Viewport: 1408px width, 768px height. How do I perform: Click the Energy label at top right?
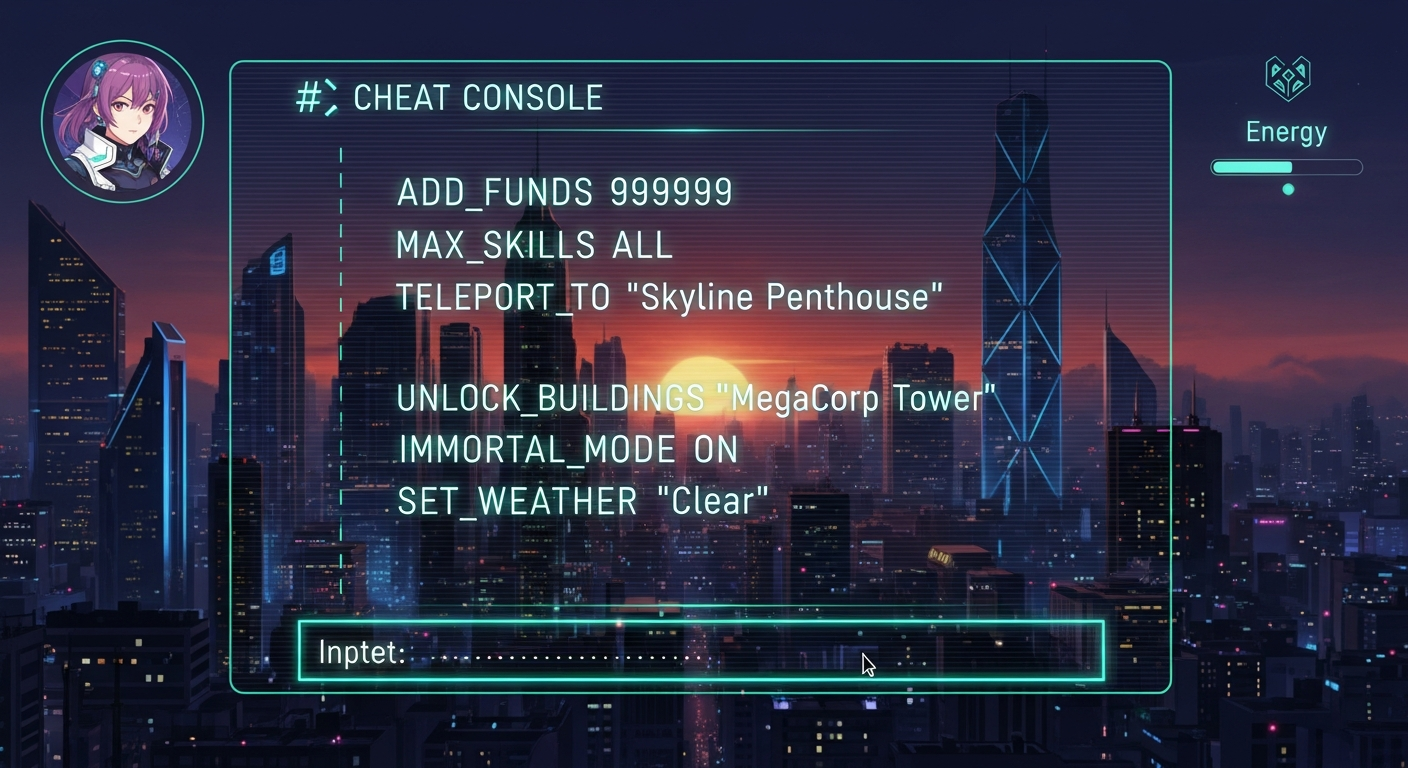pos(1286,131)
